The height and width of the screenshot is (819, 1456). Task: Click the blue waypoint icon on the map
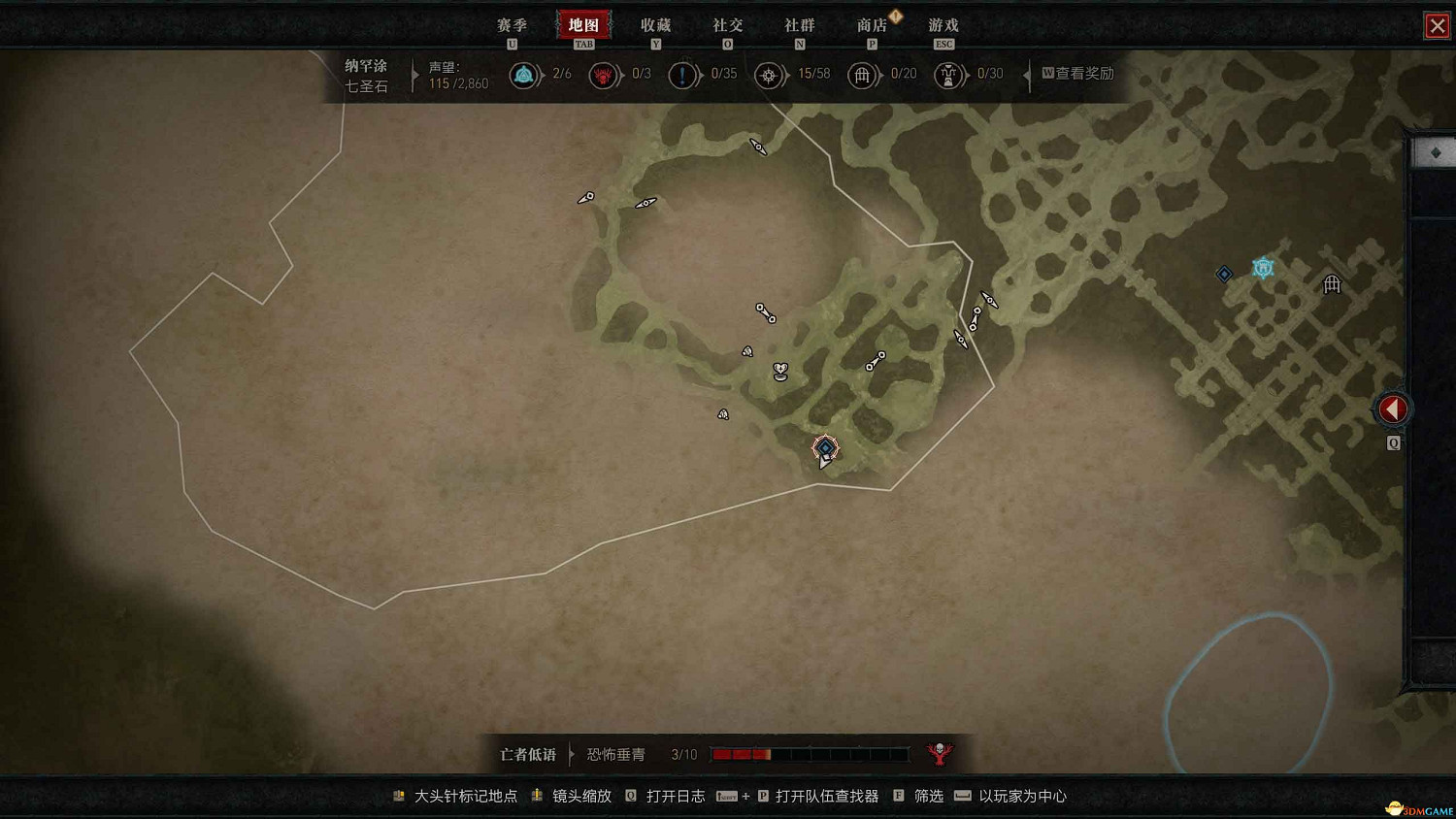click(x=1262, y=267)
